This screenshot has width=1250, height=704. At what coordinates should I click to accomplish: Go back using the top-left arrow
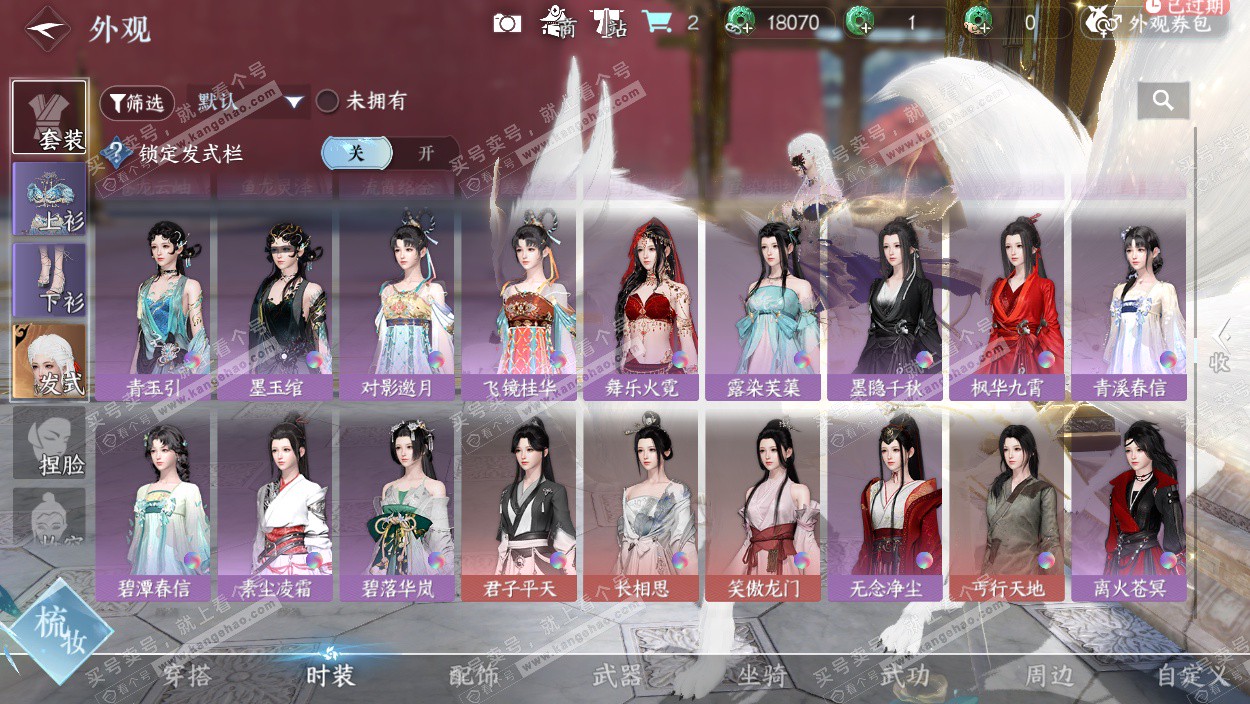coord(46,29)
